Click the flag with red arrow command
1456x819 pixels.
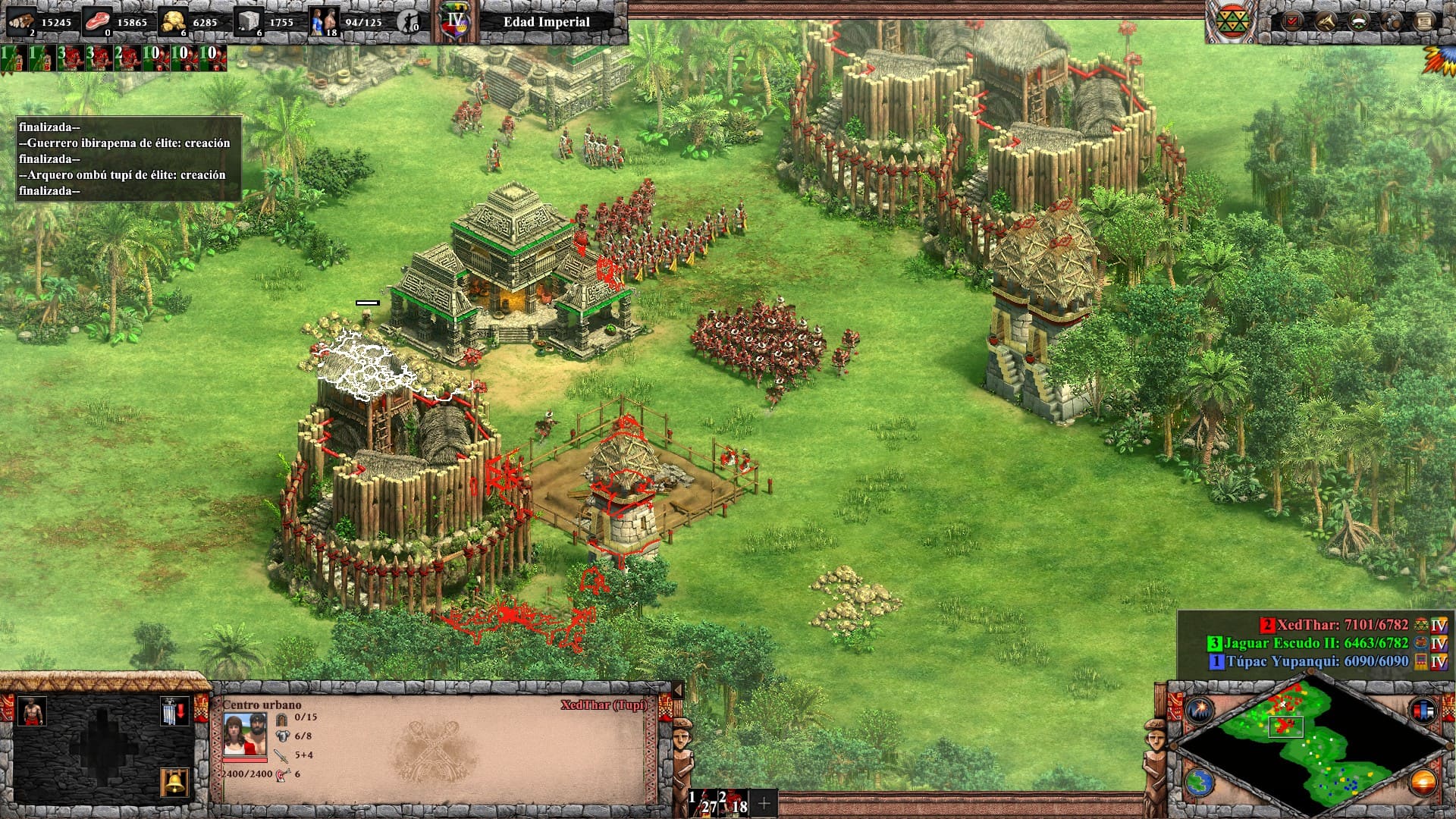[174, 712]
